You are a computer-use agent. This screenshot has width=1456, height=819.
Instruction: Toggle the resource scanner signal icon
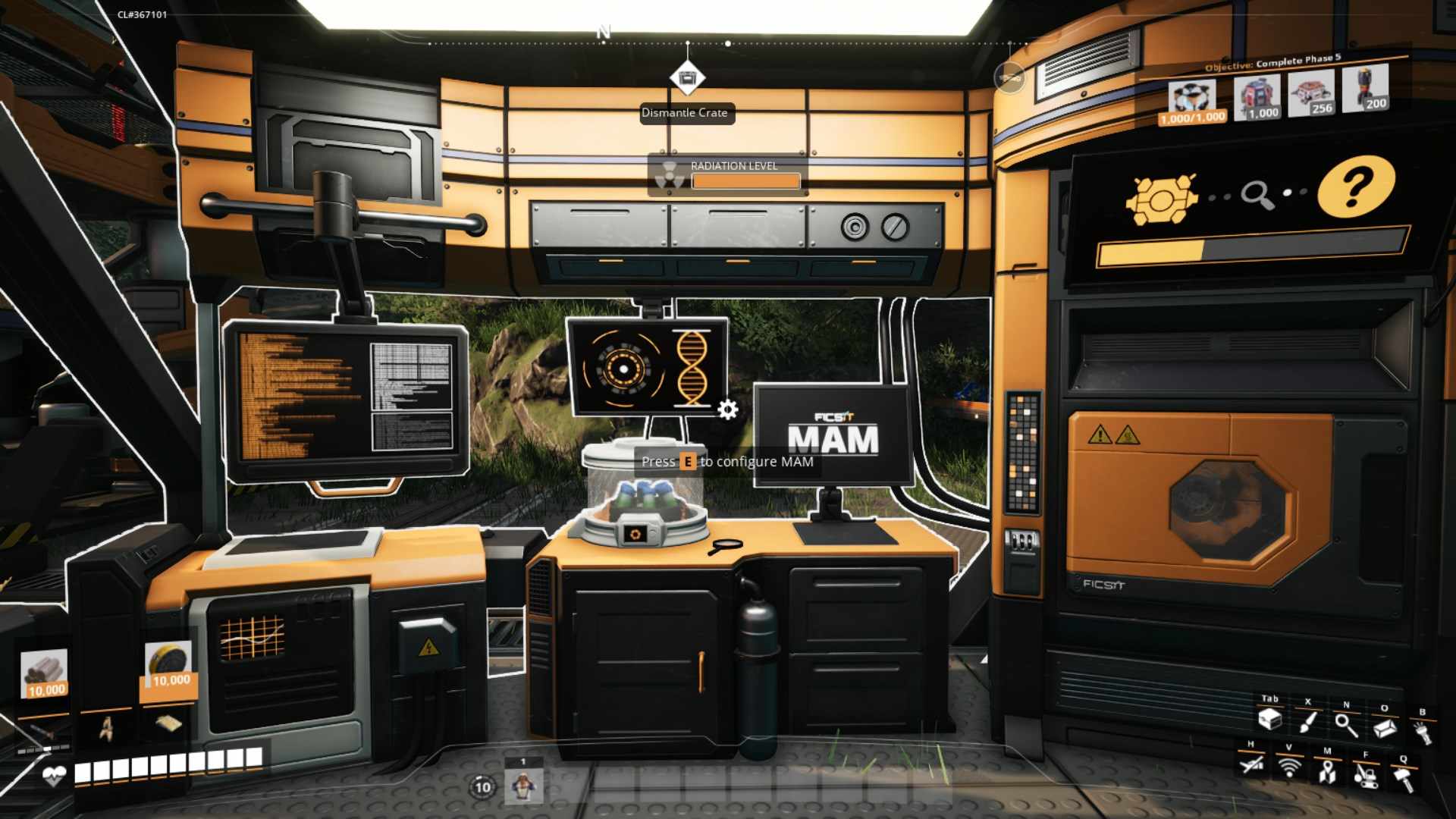coord(1289,770)
